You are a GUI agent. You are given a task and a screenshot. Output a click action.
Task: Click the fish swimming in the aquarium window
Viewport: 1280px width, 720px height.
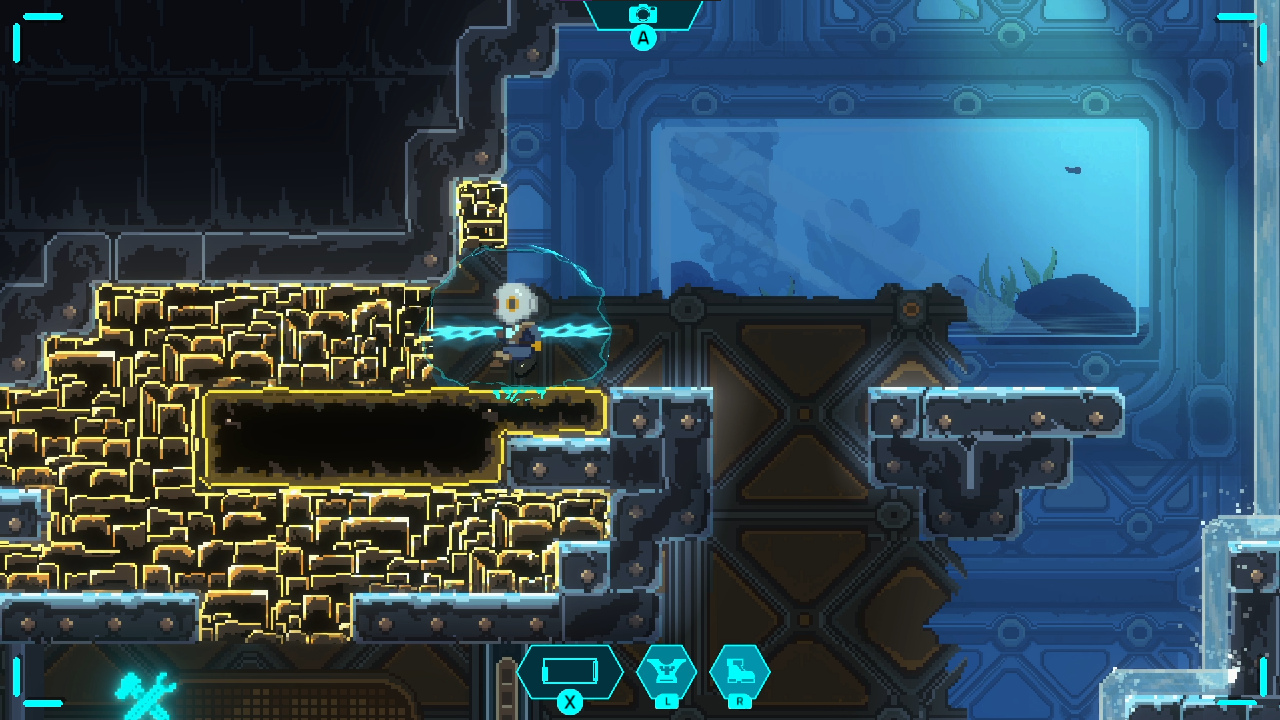coord(1071,168)
